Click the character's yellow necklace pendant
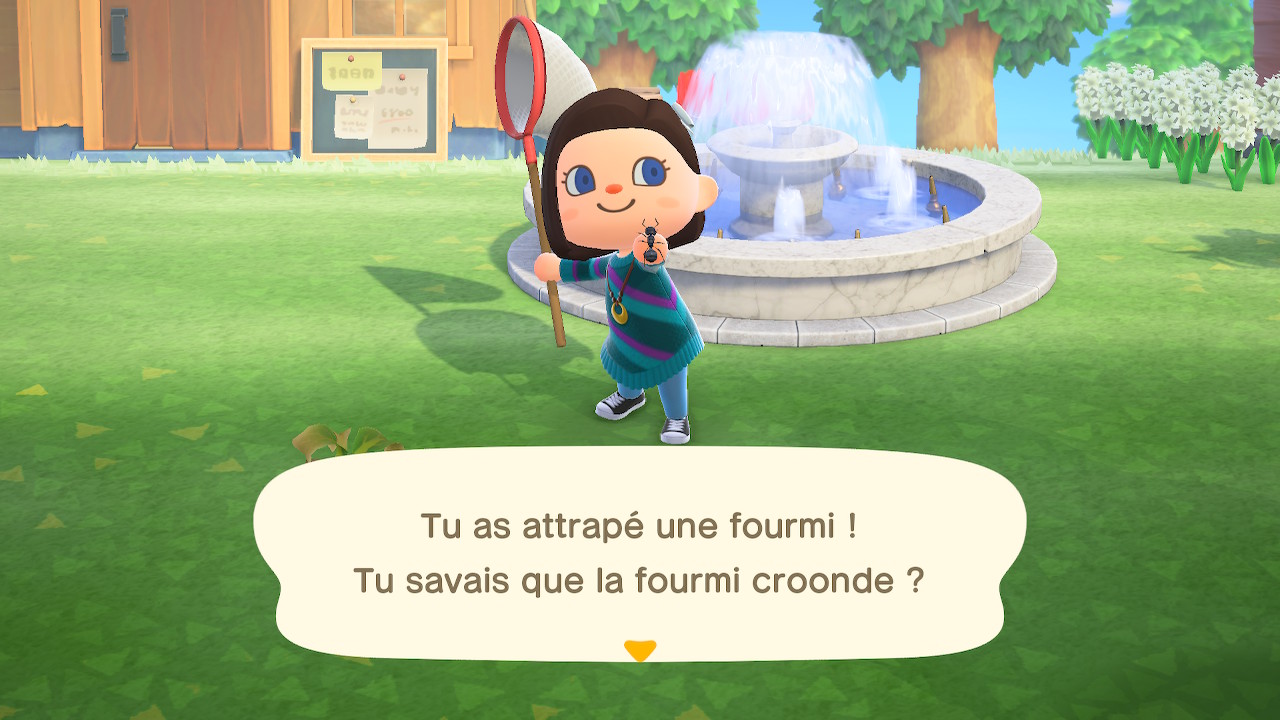This screenshot has width=1280, height=720. tap(621, 311)
